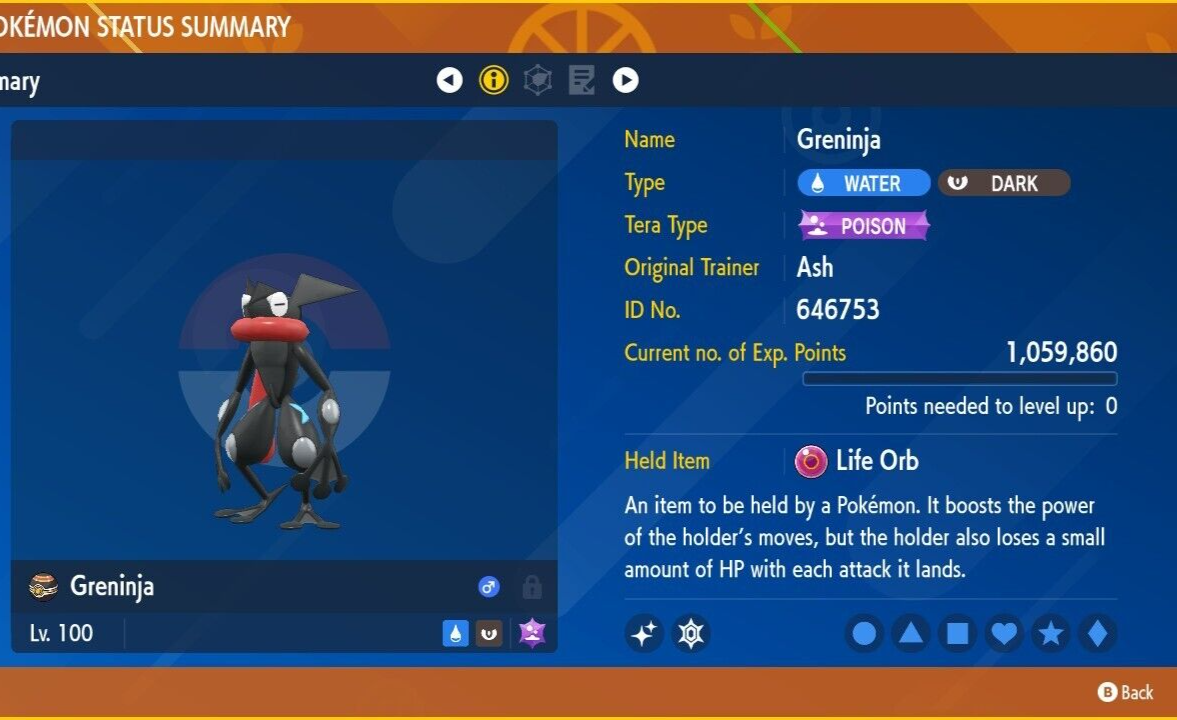Toggle the circle marking

coord(865,633)
